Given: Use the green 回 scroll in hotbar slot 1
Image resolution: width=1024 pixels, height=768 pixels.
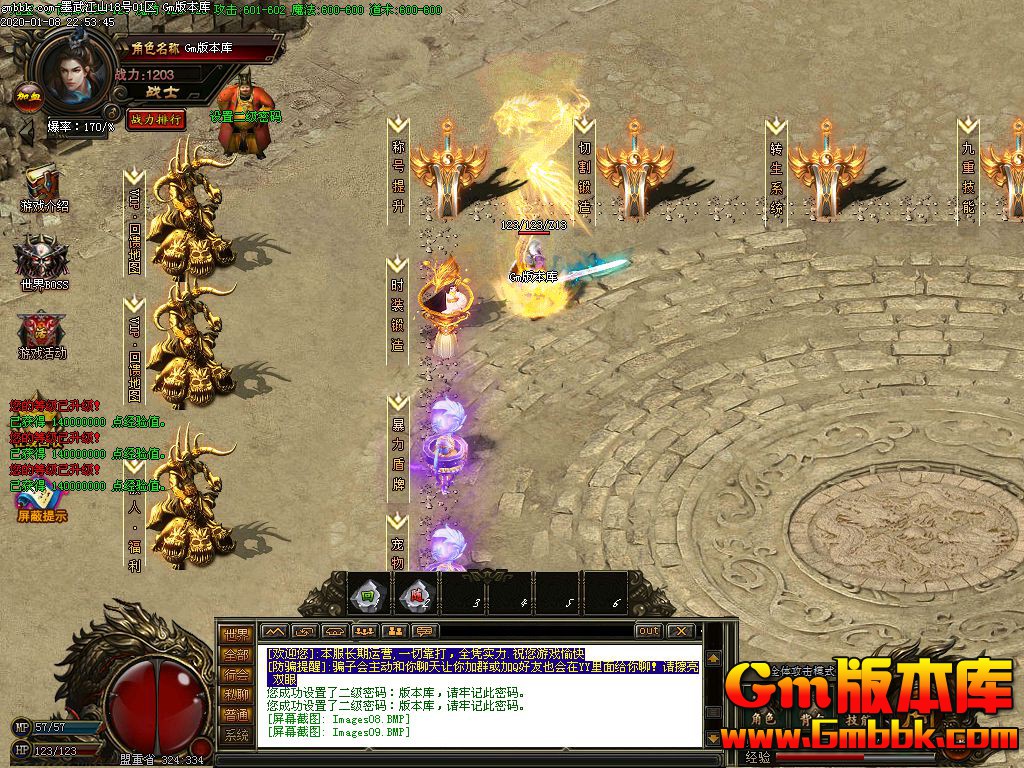Looking at the screenshot, I should [367, 597].
